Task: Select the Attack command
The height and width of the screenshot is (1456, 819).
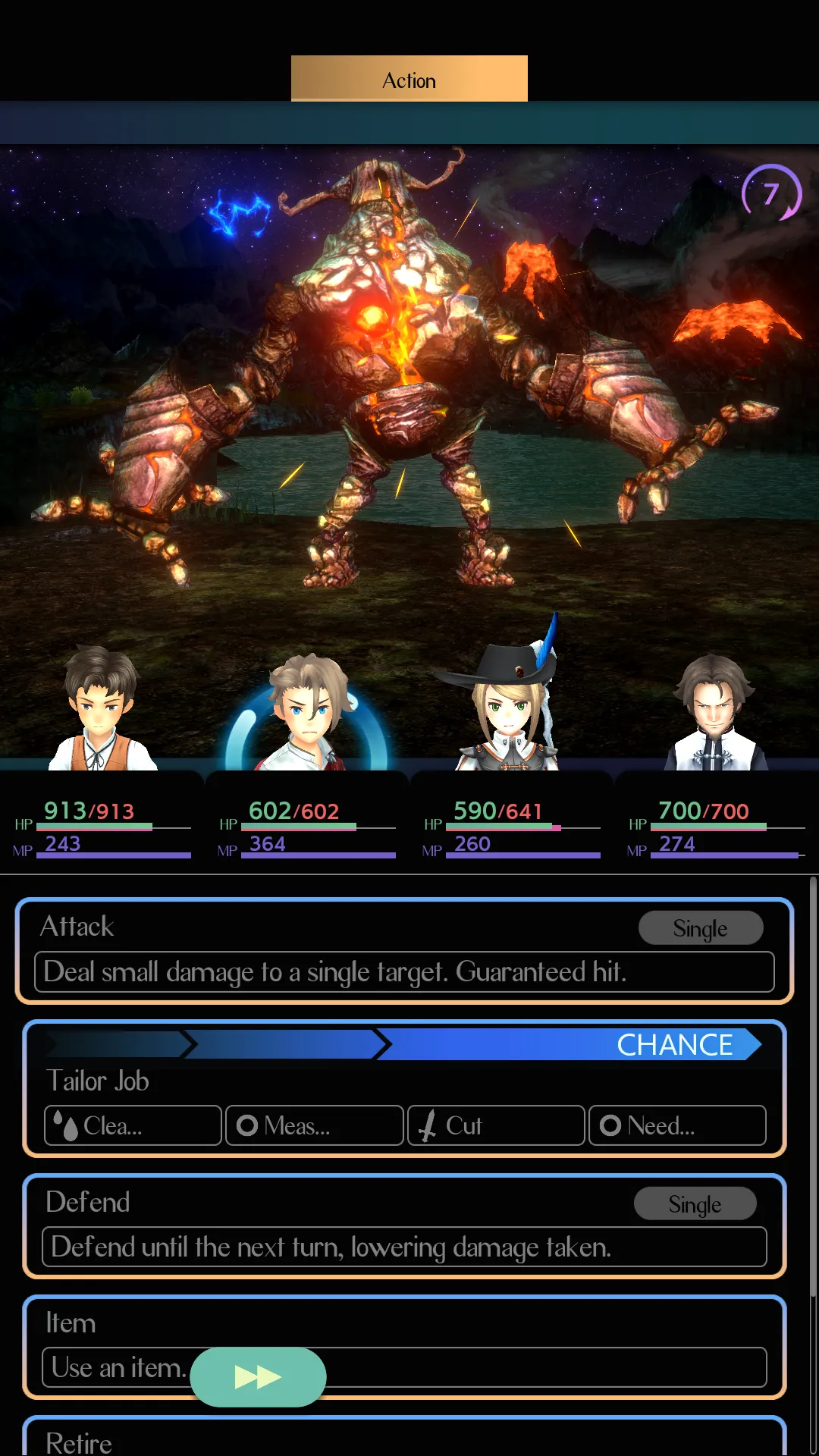Action: (x=404, y=951)
